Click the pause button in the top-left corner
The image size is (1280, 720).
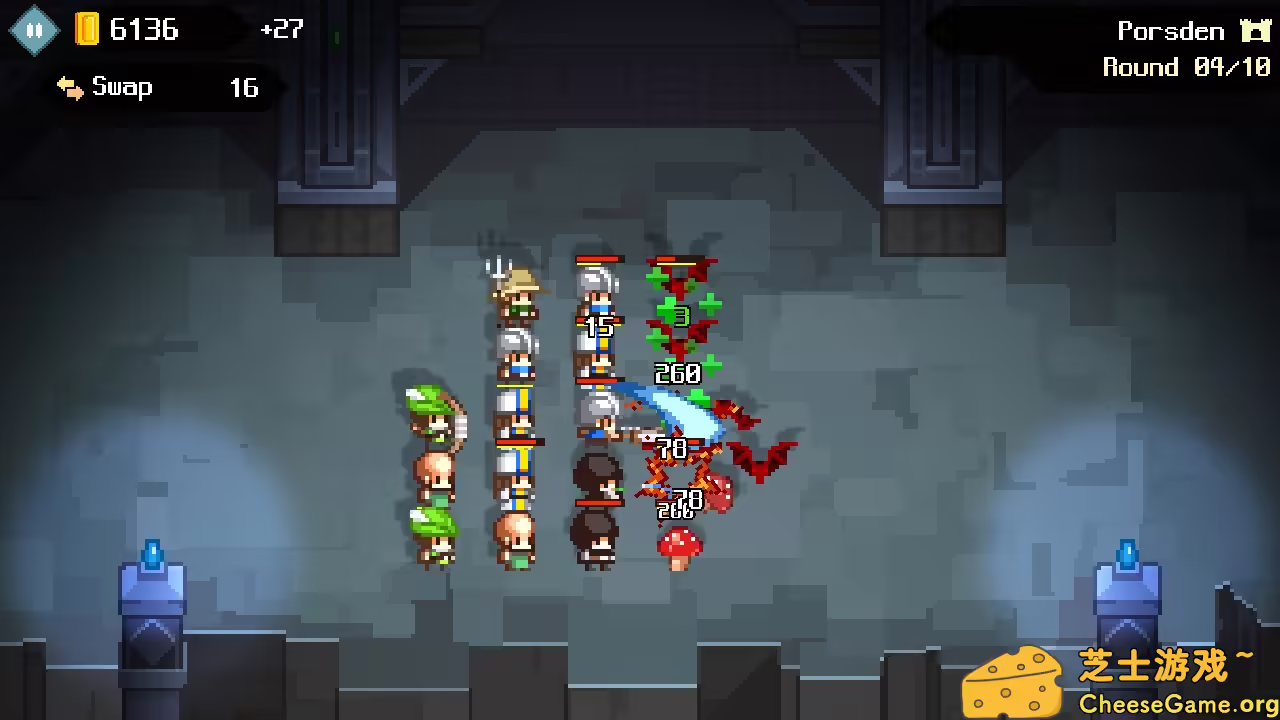click(33, 29)
